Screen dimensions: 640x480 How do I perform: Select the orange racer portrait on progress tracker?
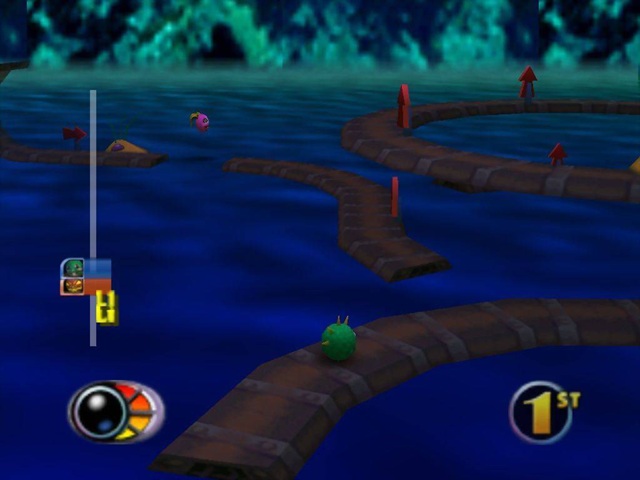[73, 286]
